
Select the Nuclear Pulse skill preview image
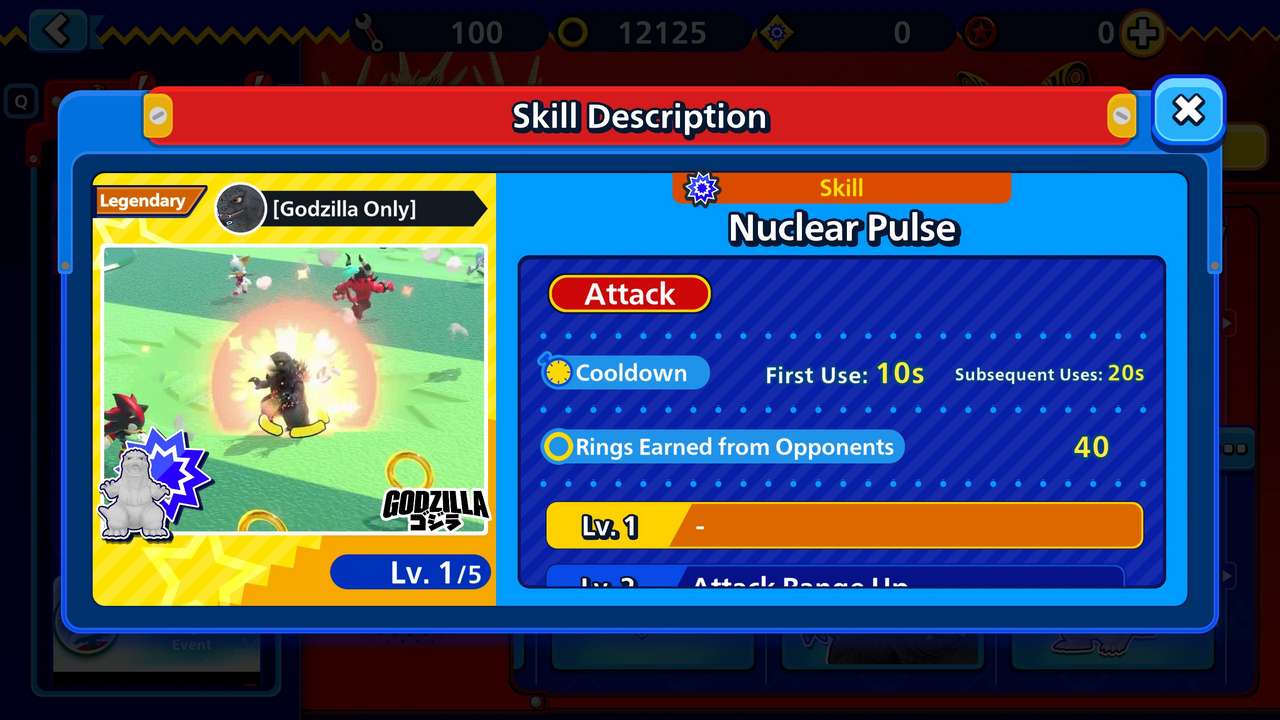click(295, 389)
